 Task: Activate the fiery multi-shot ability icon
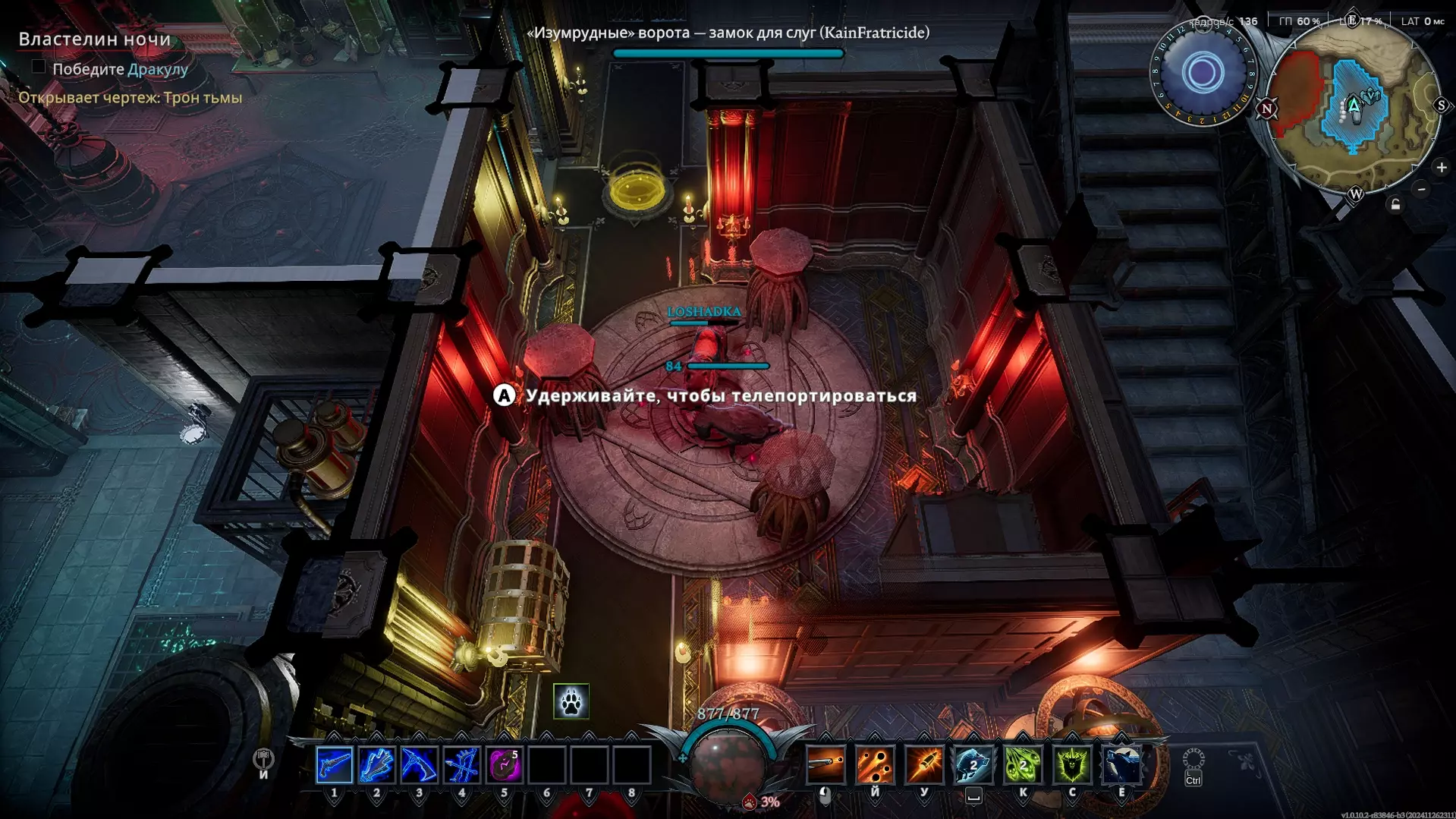point(875,764)
